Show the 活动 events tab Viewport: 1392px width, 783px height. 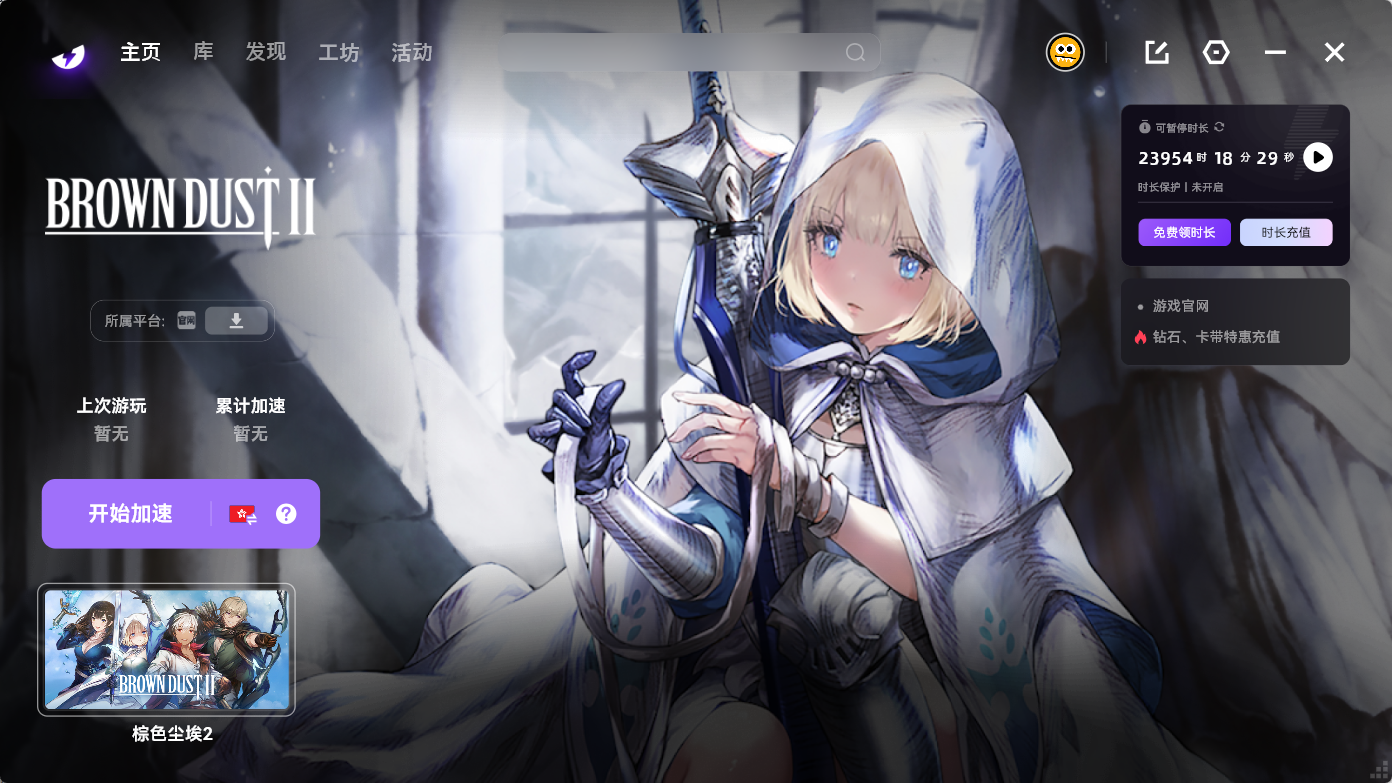(x=411, y=52)
